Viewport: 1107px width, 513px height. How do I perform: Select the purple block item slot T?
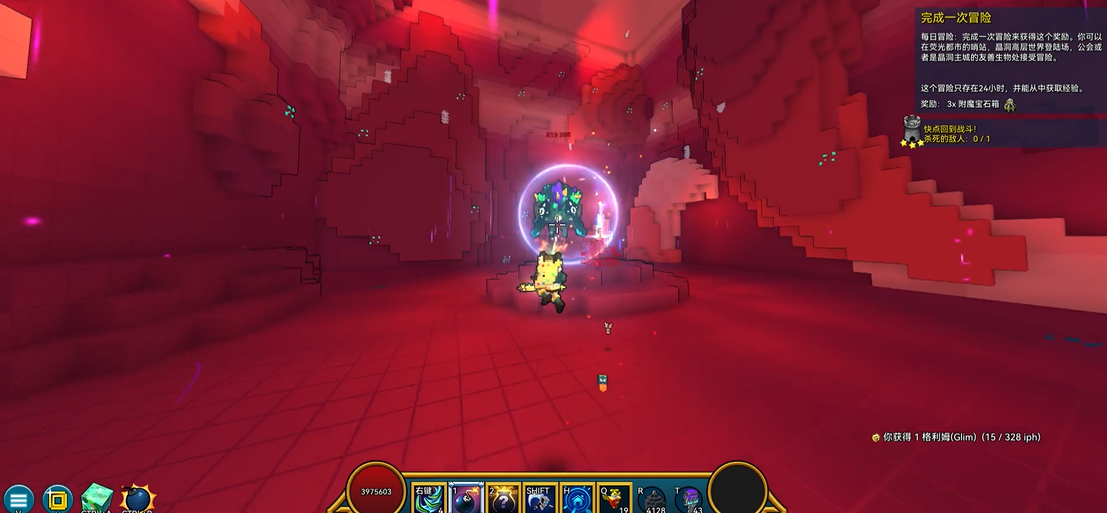(690, 499)
